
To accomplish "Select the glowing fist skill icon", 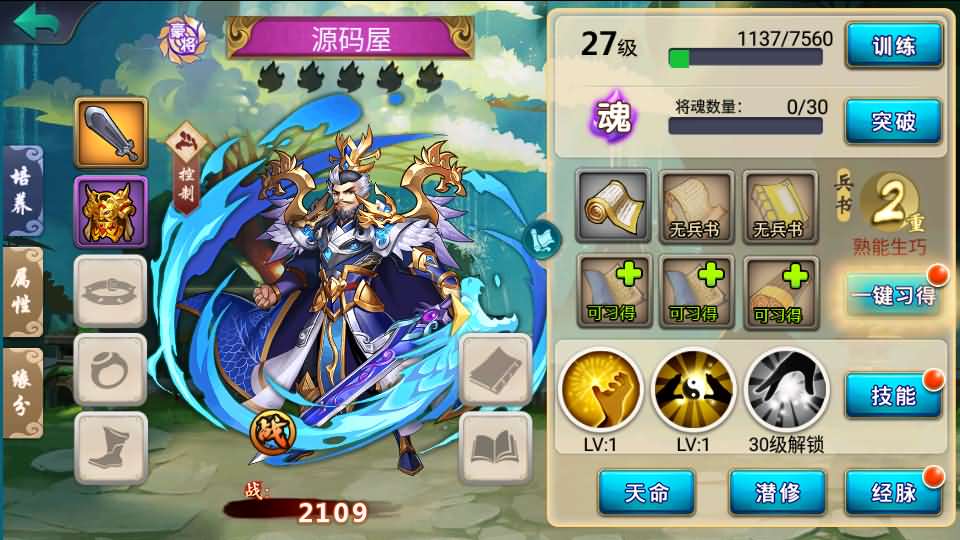I will [600, 389].
